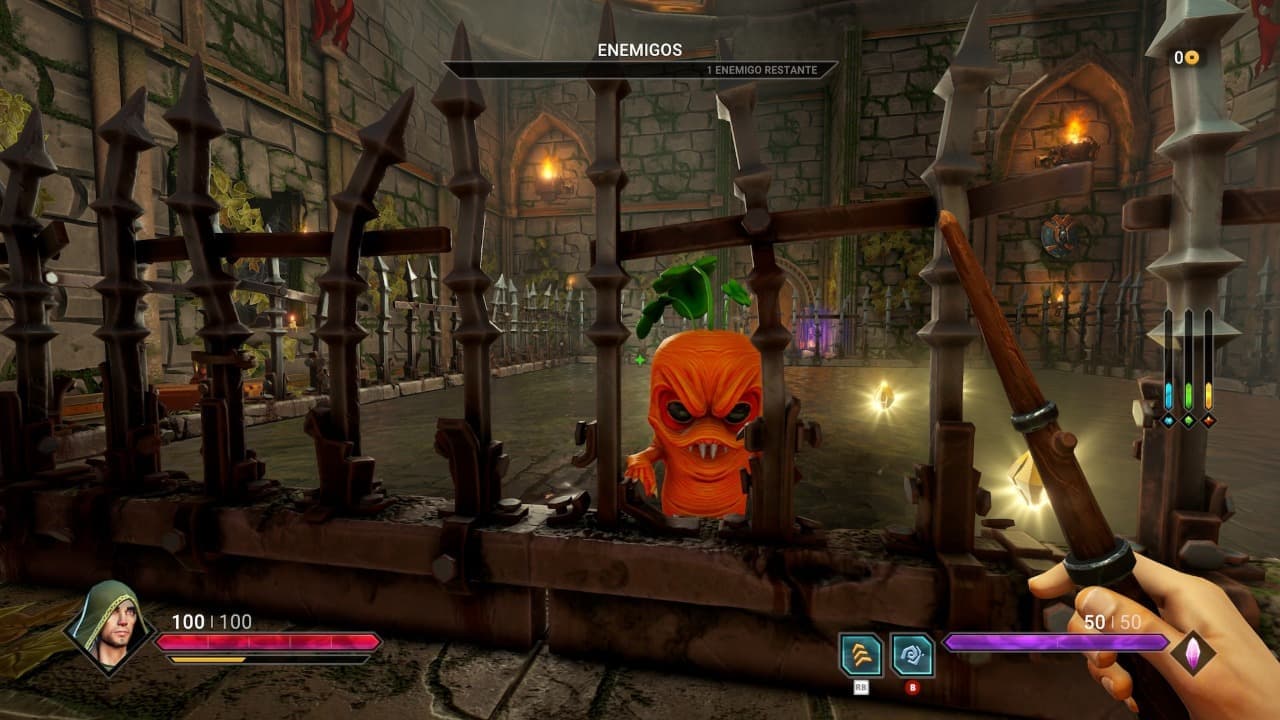This screenshot has width=1280, height=720.
Task: Activate the triple-chevron dash ability
Action: (861, 655)
